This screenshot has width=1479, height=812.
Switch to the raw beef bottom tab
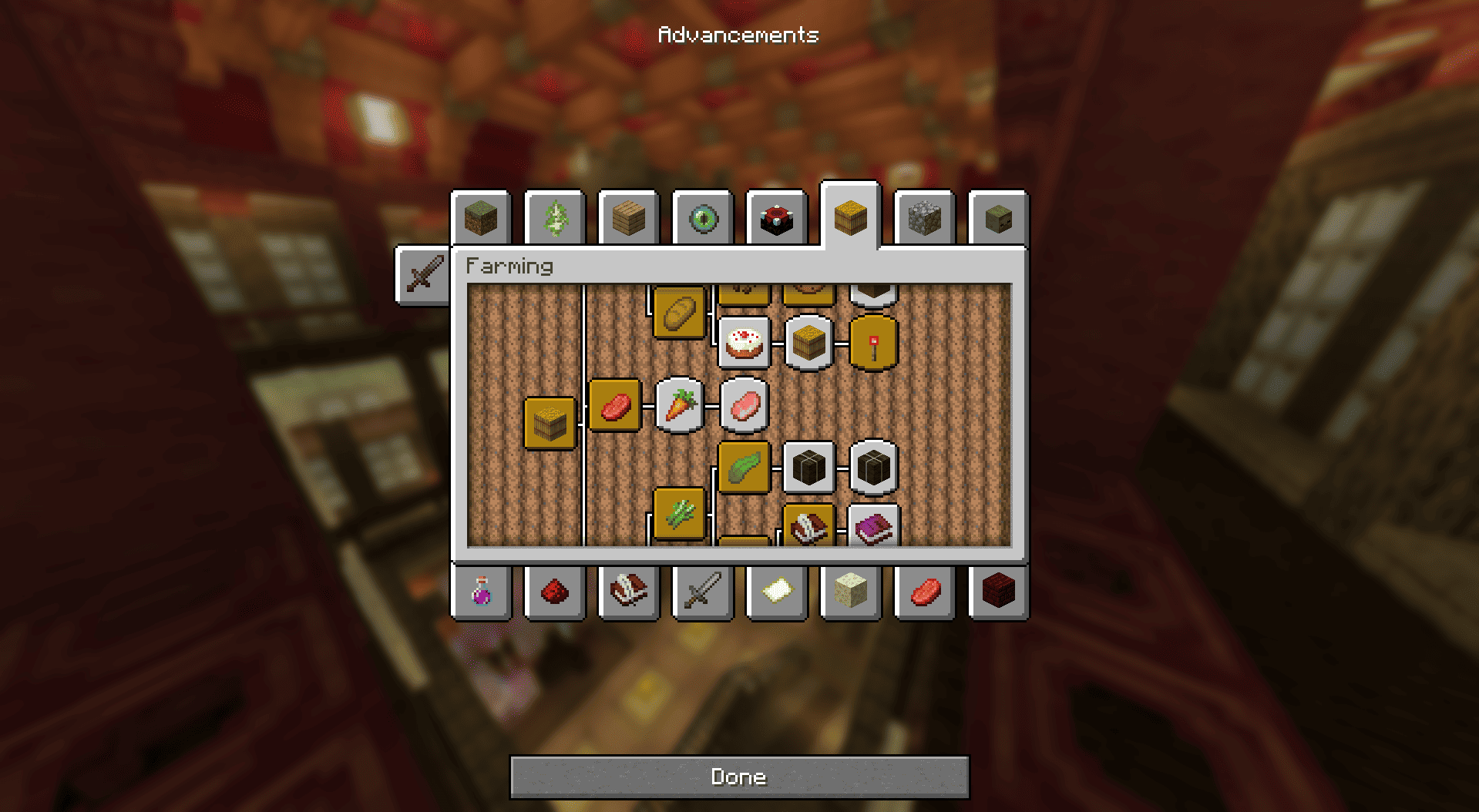pyautogui.click(x=925, y=592)
